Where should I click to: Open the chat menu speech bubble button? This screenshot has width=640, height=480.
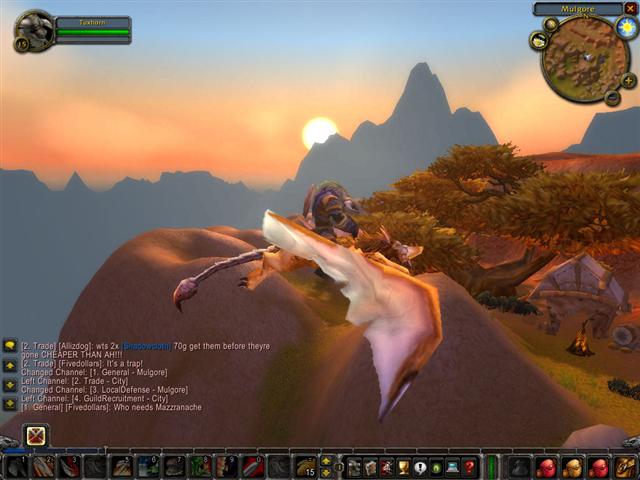coord(9,345)
